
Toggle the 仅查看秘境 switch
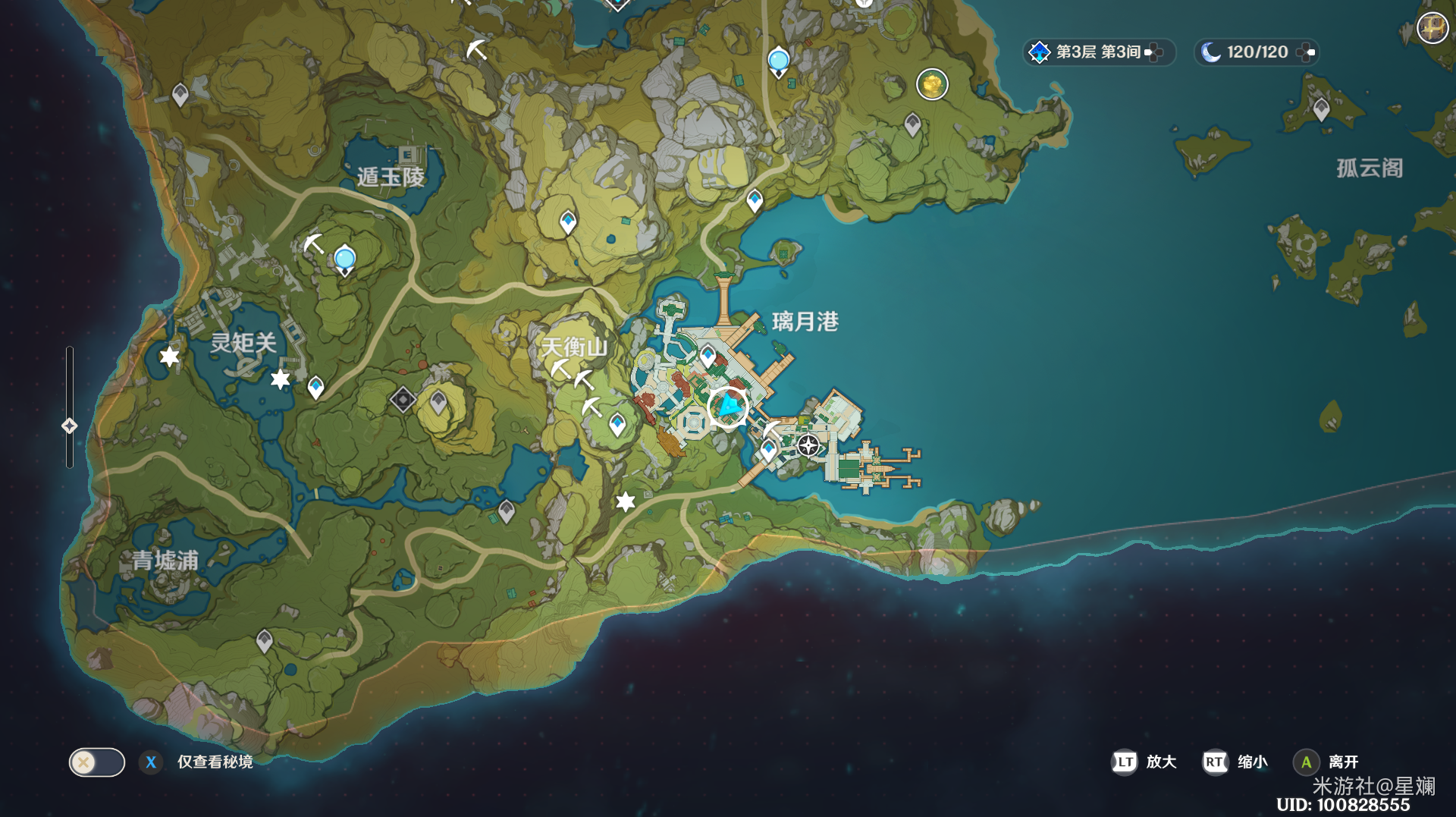pos(96,762)
